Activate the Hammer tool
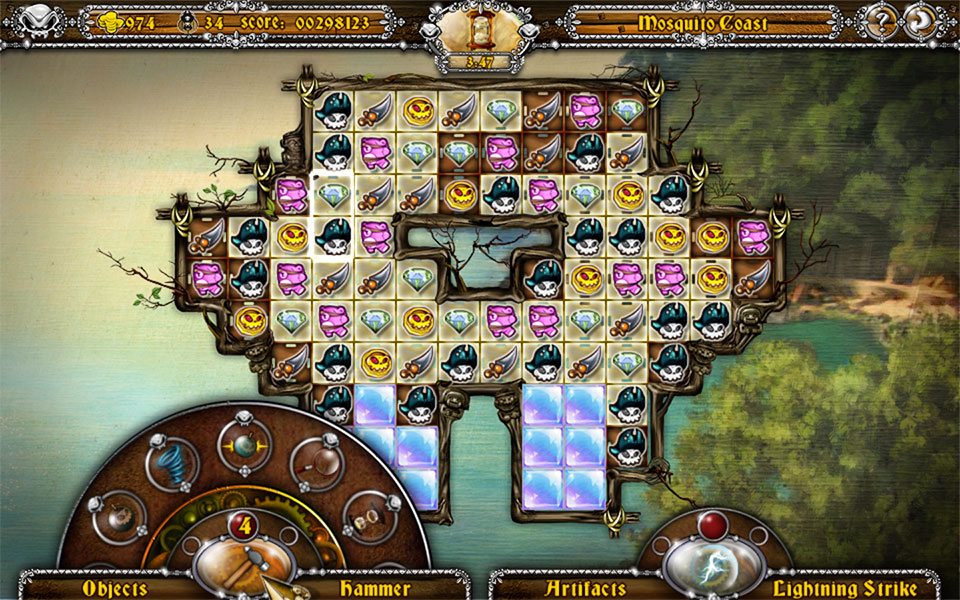This screenshot has width=960, height=600. click(x=244, y=562)
